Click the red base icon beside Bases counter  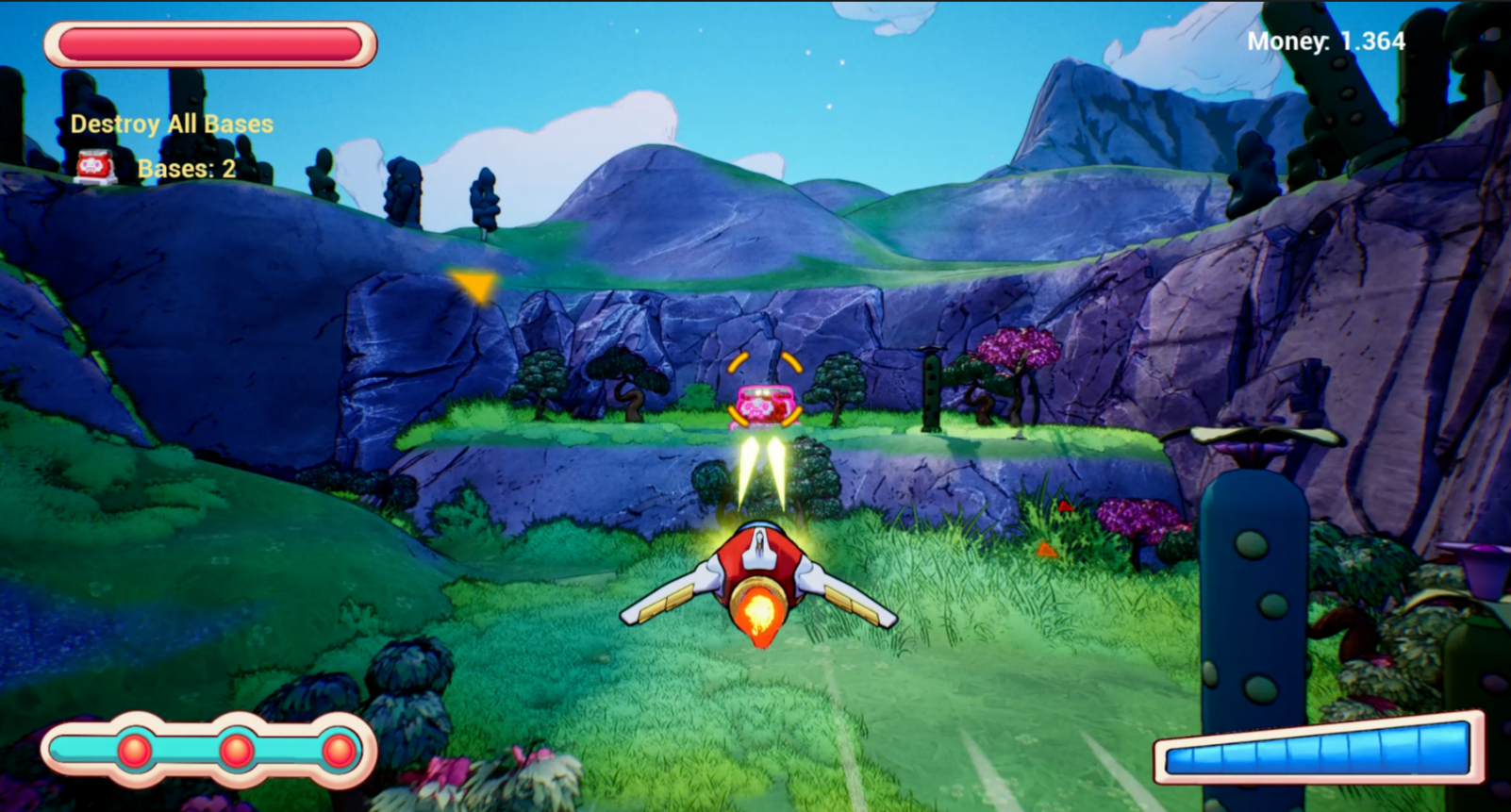click(95, 168)
